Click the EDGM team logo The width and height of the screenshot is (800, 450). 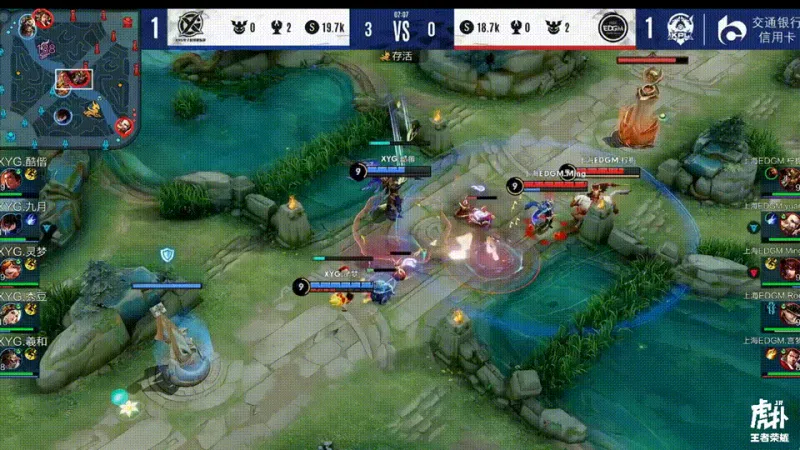611,29
